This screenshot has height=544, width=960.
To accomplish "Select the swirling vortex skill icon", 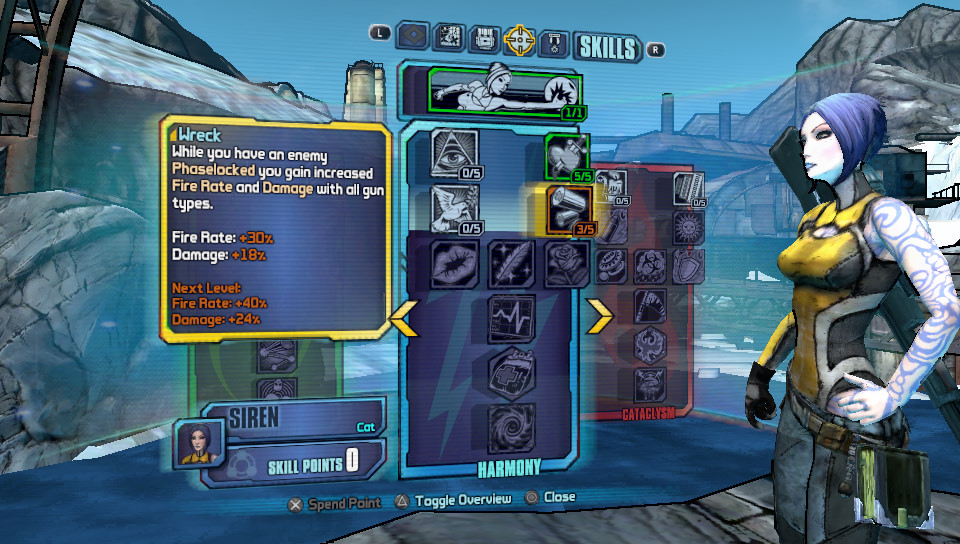I will coord(510,429).
